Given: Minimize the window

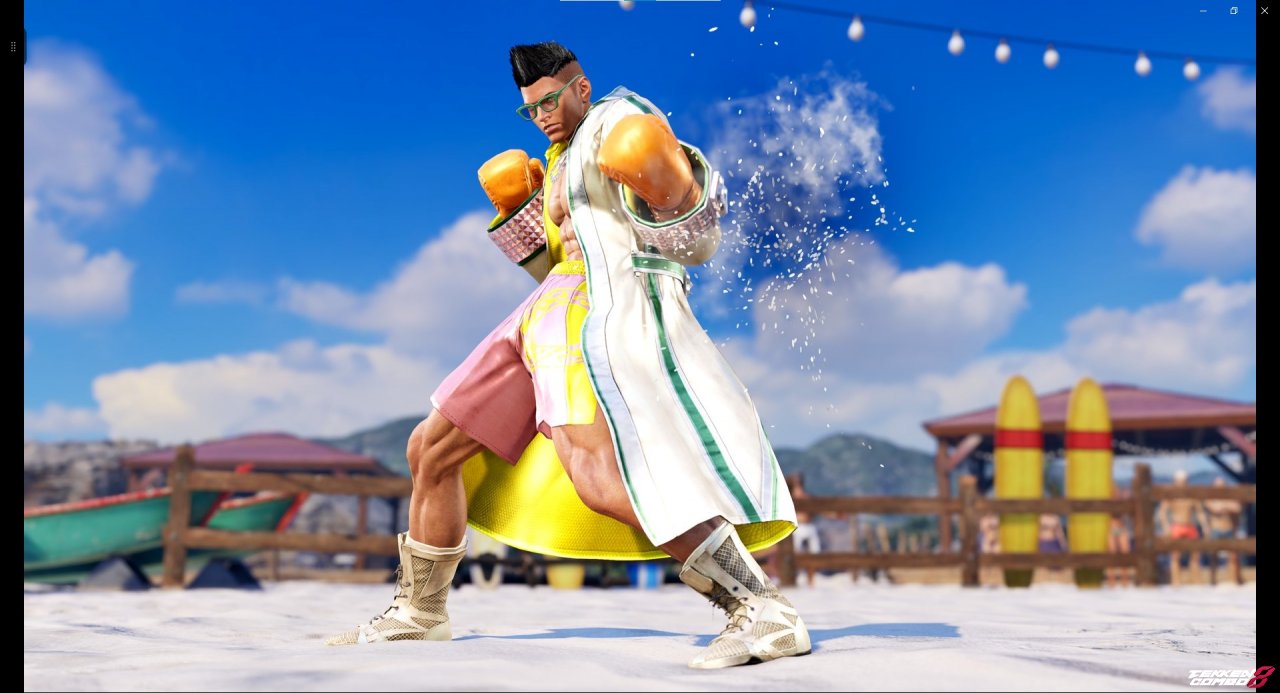Looking at the screenshot, I should click(1203, 10).
